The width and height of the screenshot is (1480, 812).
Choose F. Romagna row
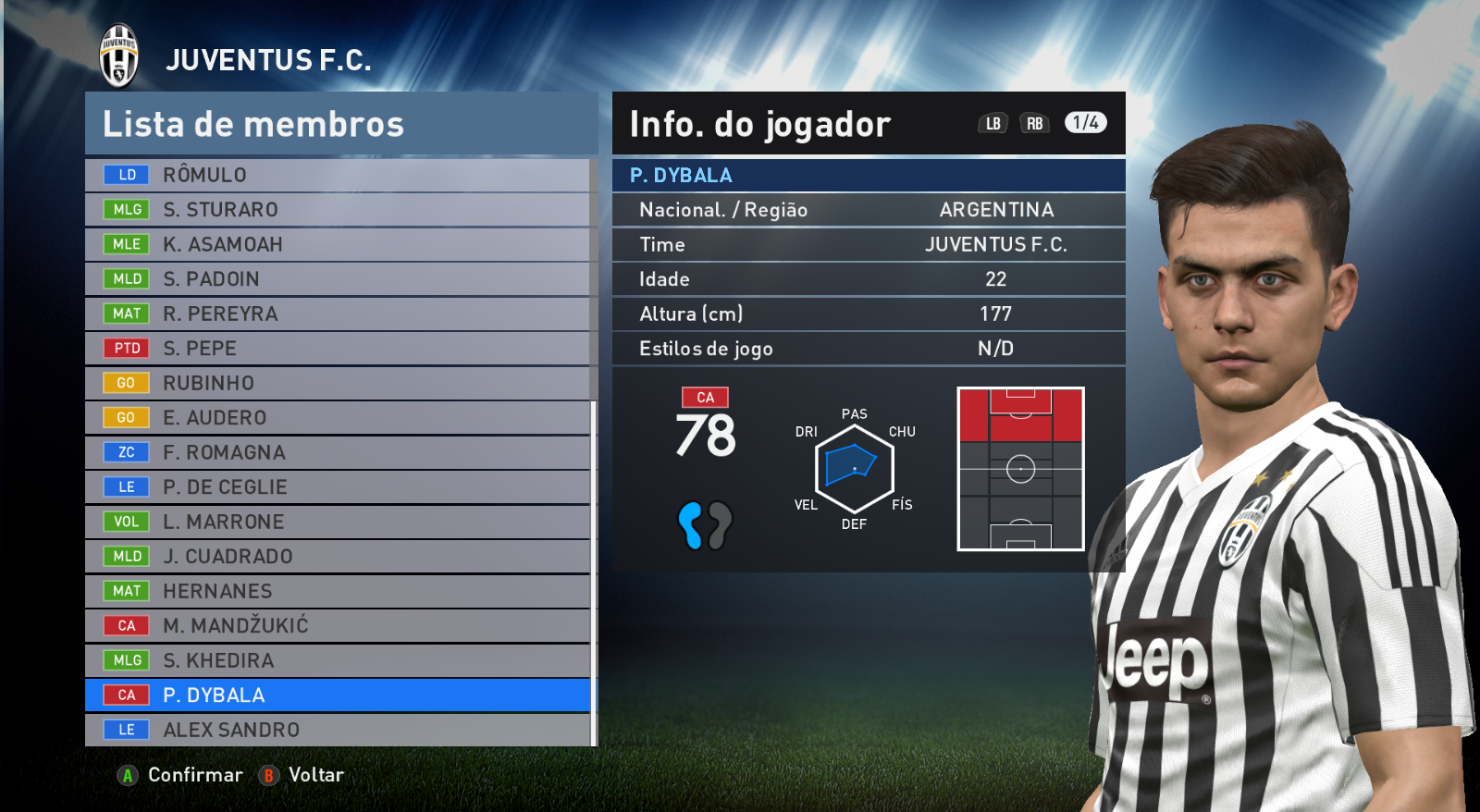coord(338,452)
